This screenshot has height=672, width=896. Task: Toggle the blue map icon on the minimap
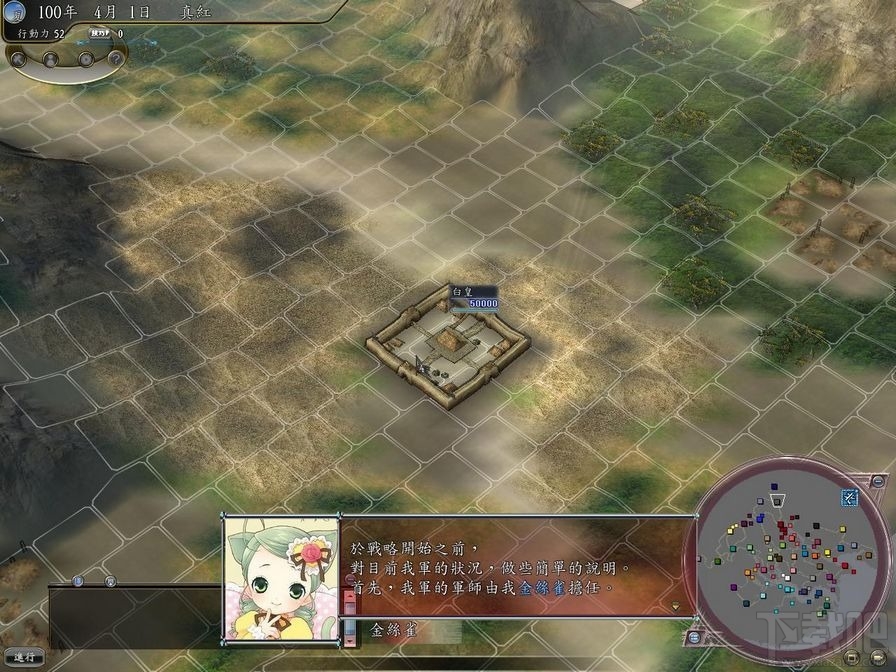point(849,497)
